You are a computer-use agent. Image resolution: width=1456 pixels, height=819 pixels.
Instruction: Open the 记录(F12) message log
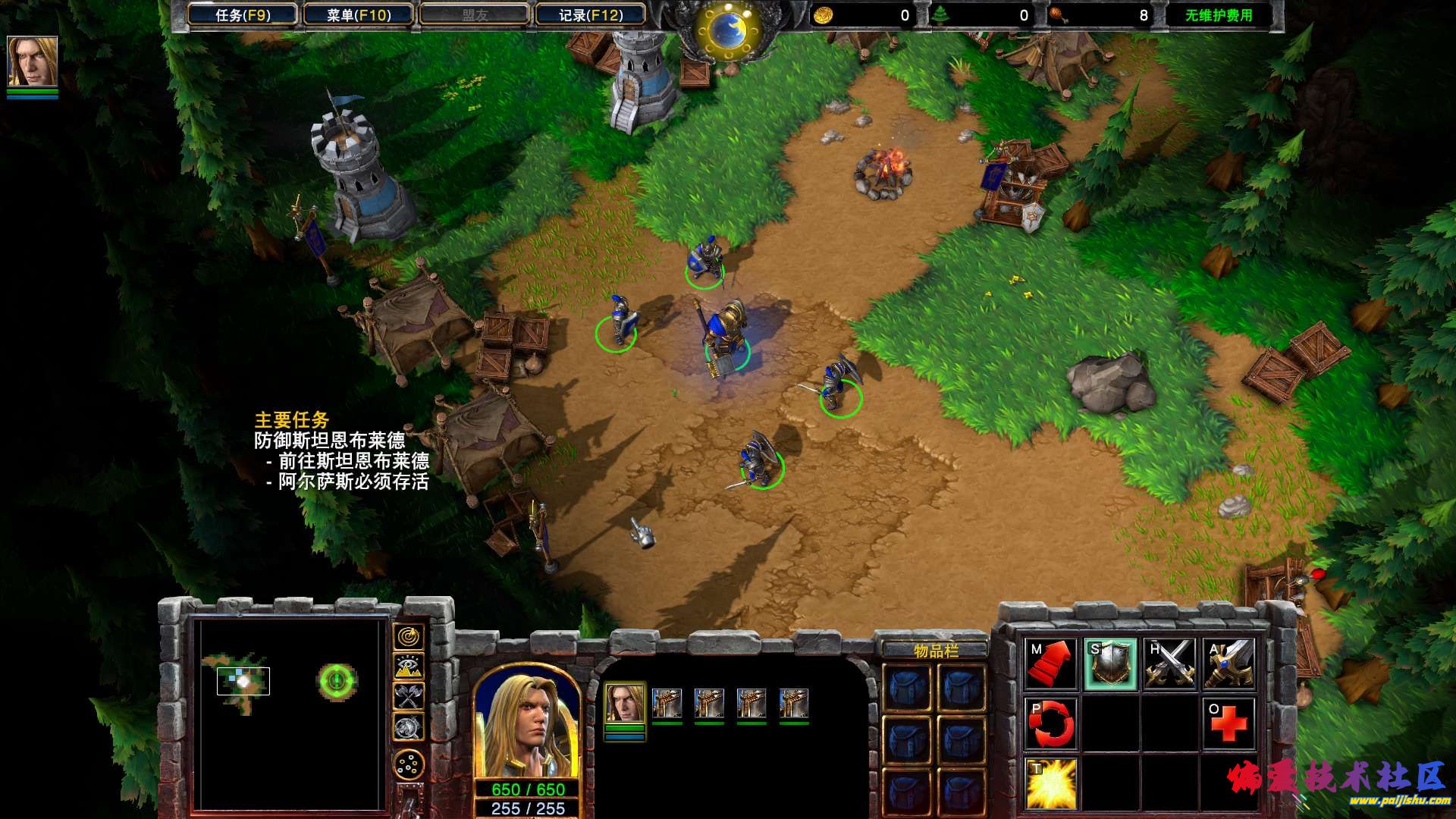[591, 15]
